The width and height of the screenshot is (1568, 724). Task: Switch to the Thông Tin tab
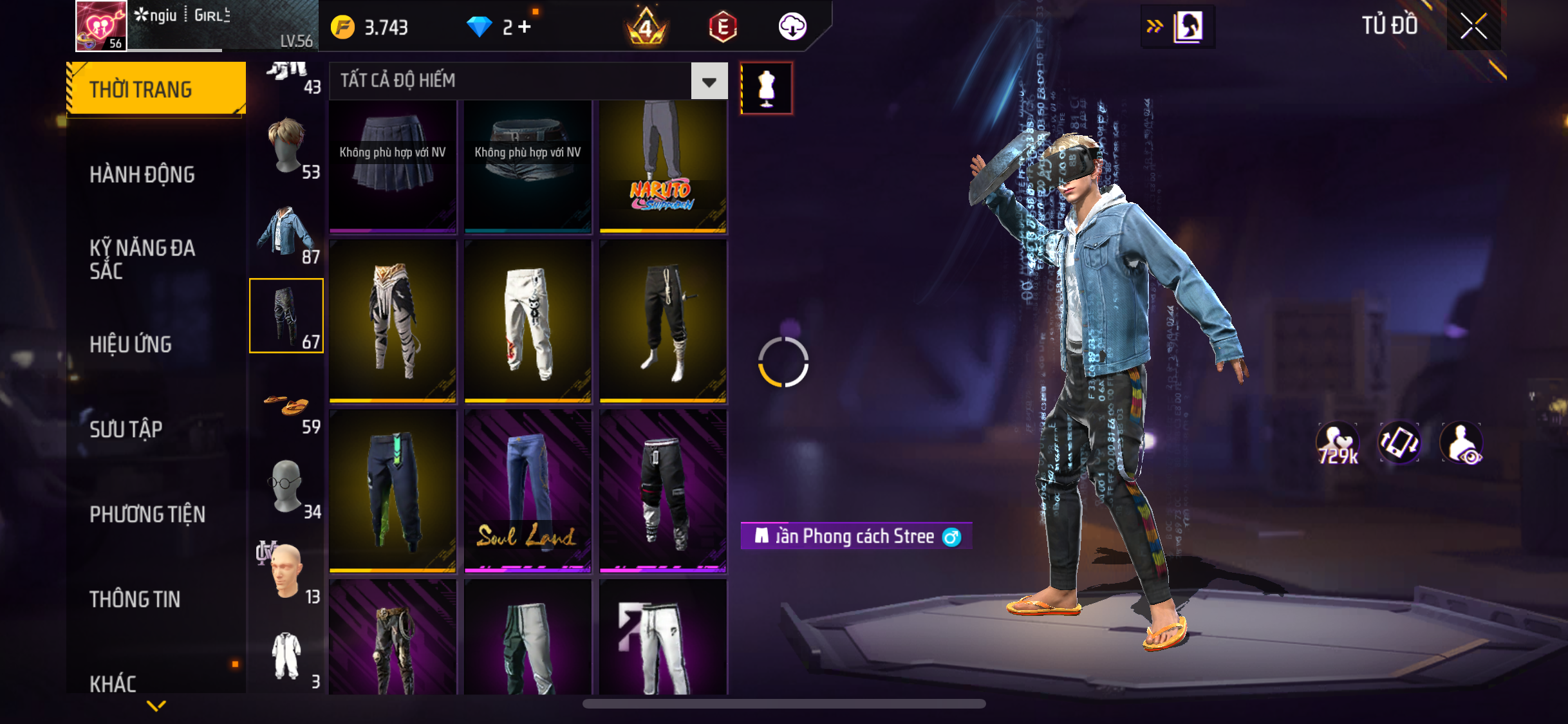(x=135, y=599)
